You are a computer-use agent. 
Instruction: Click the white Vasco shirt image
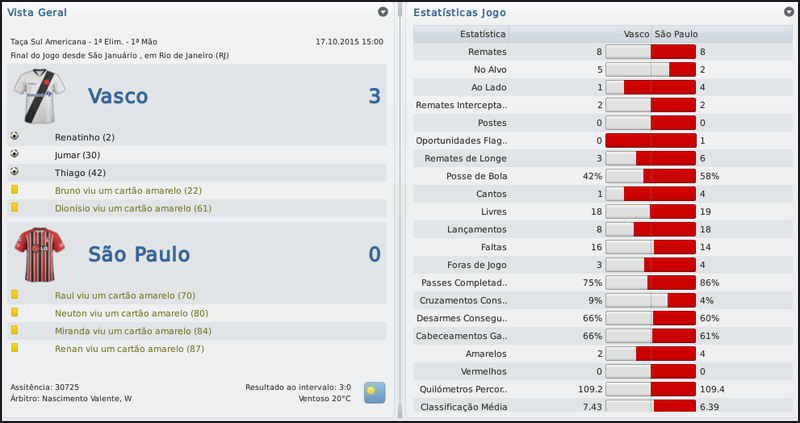39,97
